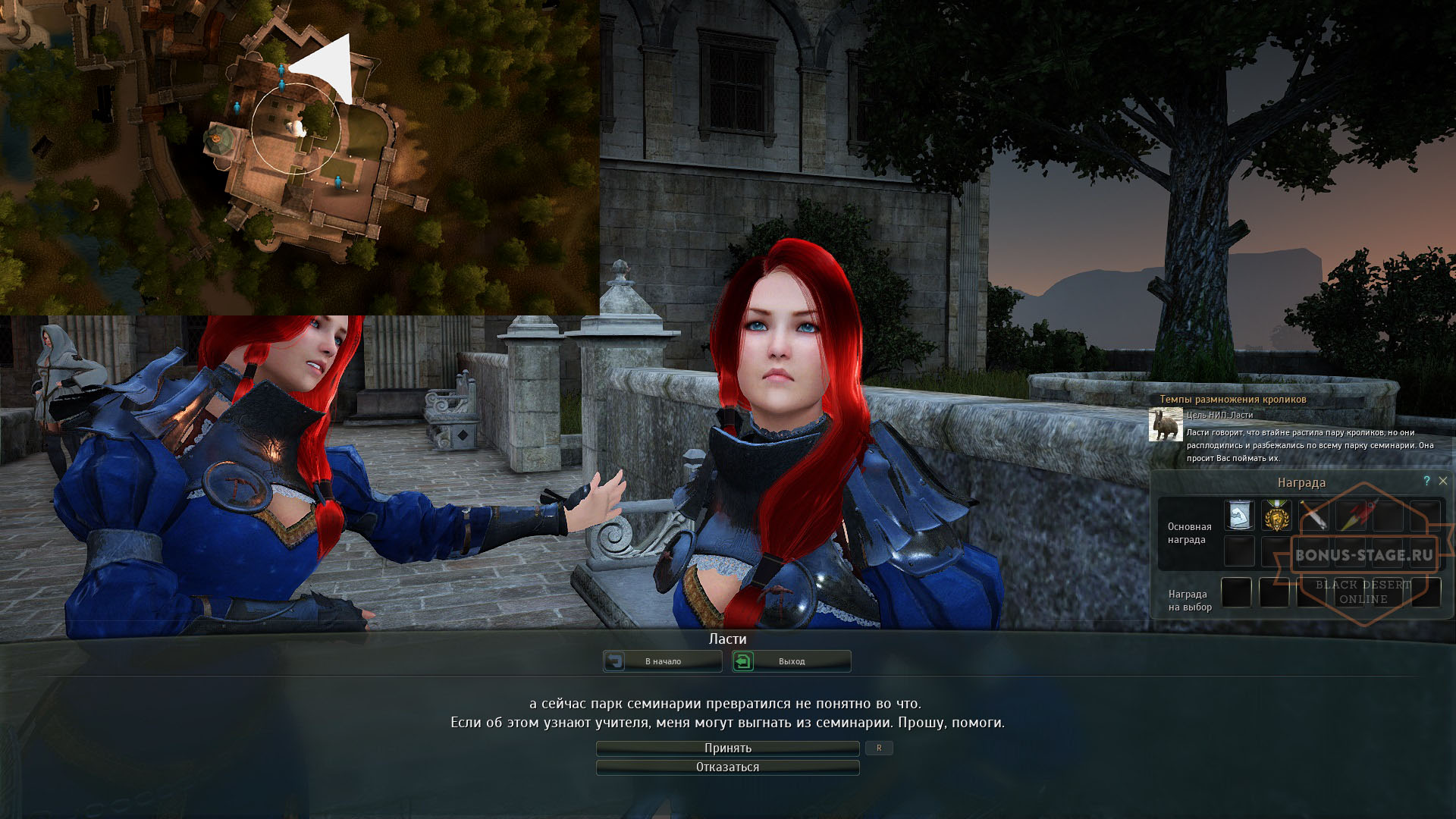
Task: Click the gold medal reward icon
Action: (1276, 515)
